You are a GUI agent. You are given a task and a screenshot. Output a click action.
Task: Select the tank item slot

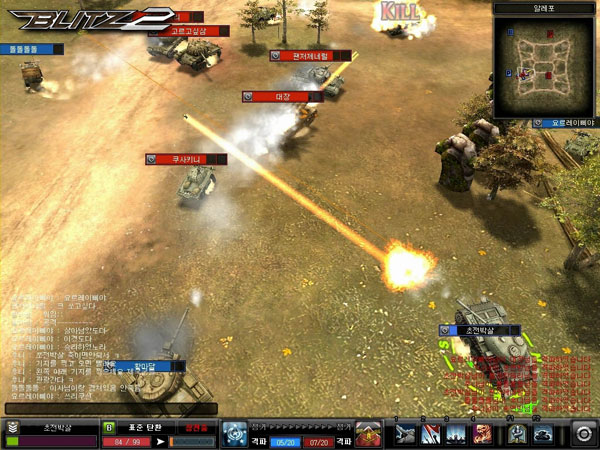coord(543,433)
